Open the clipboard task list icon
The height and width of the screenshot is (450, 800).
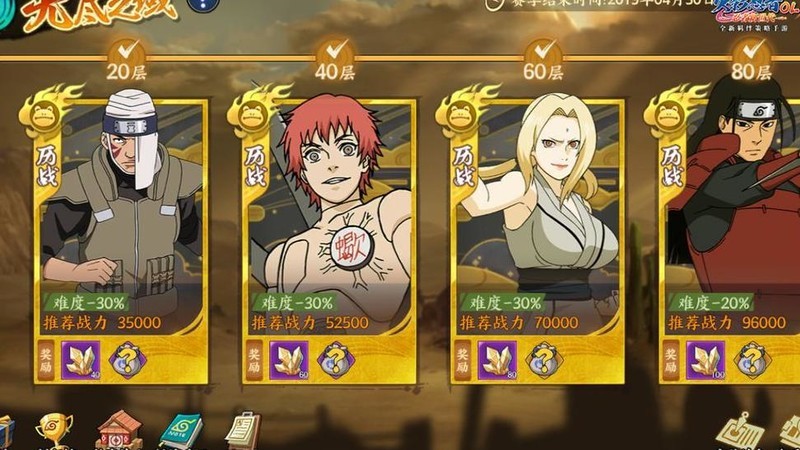click(241, 430)
